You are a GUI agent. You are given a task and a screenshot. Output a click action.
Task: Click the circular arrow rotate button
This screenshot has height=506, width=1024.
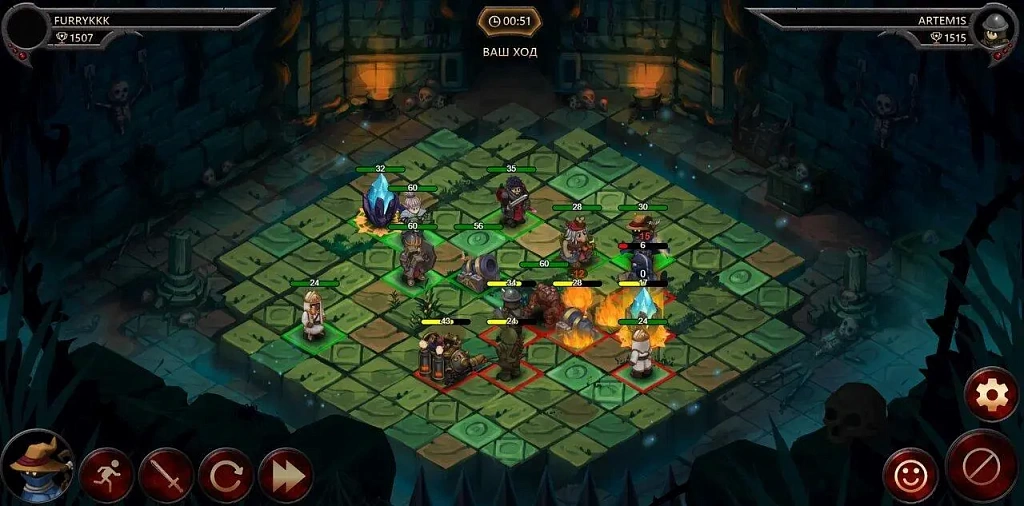pos(226,475)
